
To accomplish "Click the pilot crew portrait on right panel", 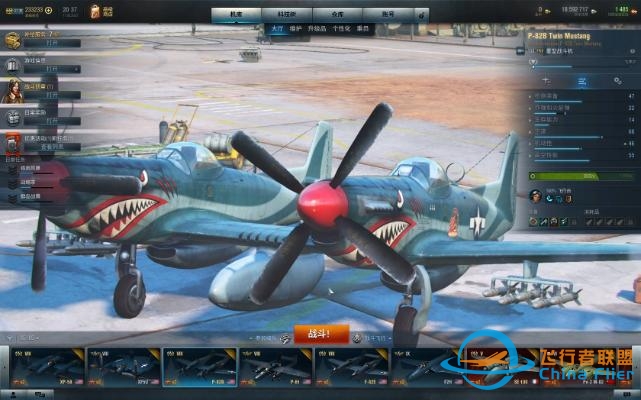I will click(x=535, y=197).
